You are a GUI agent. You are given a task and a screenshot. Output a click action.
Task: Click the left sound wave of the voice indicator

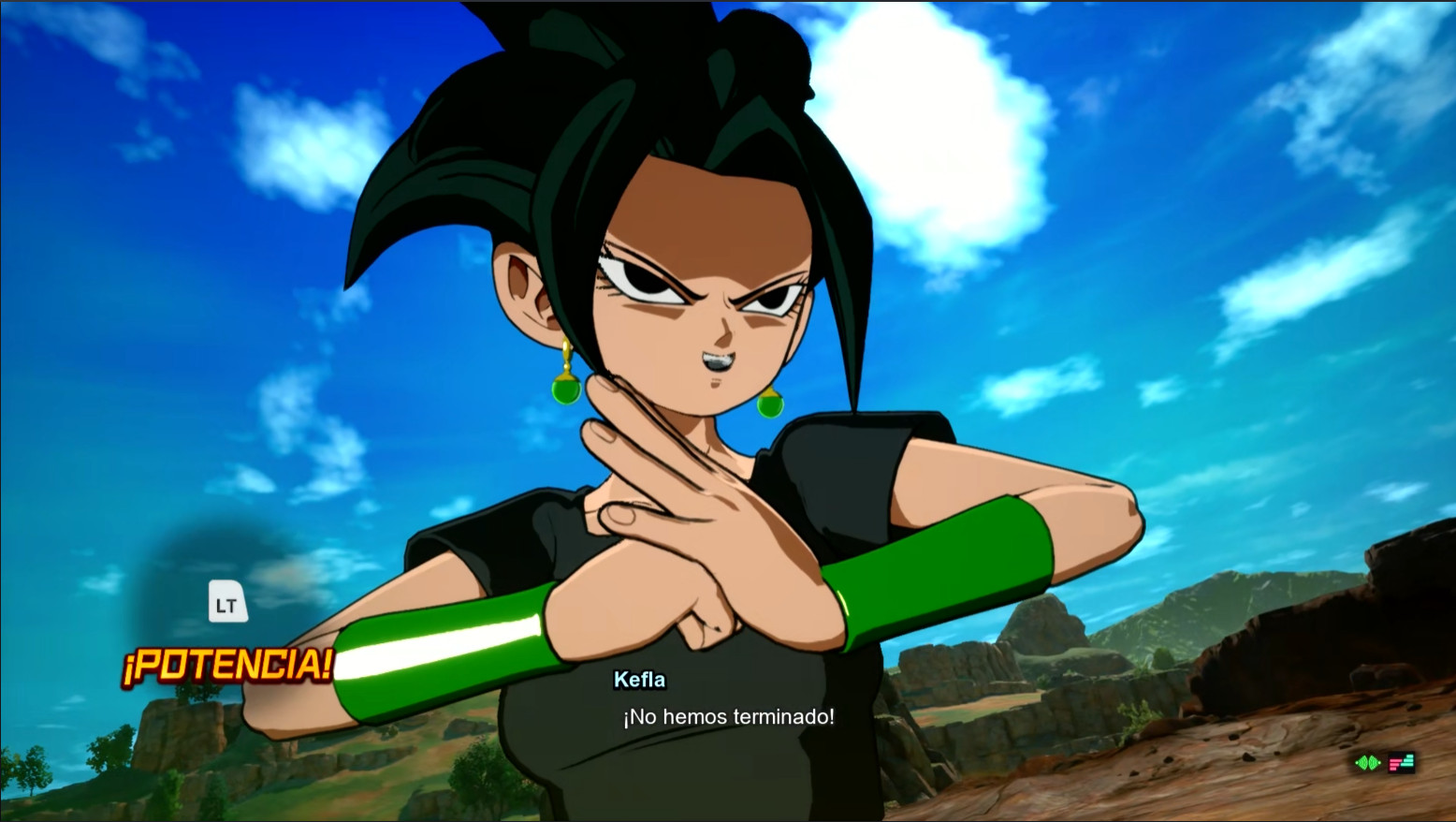[x=1360, y=762]
